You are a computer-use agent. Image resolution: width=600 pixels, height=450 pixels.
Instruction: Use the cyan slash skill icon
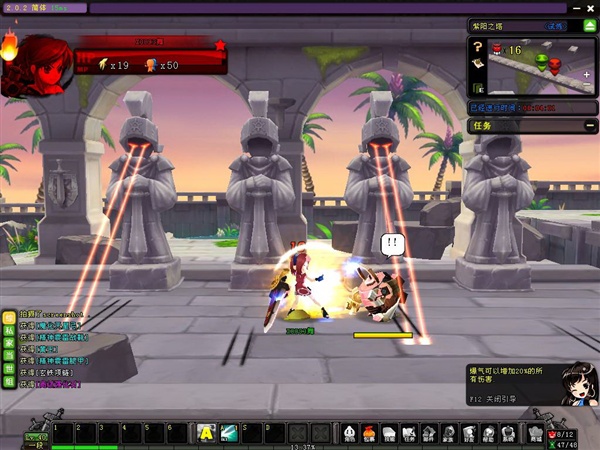(x=228, y=432)
